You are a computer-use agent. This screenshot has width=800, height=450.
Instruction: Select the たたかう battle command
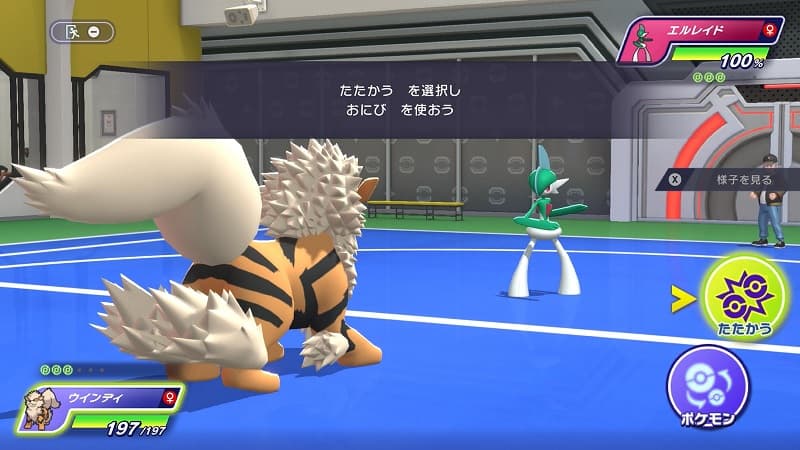tap(744, 297)
